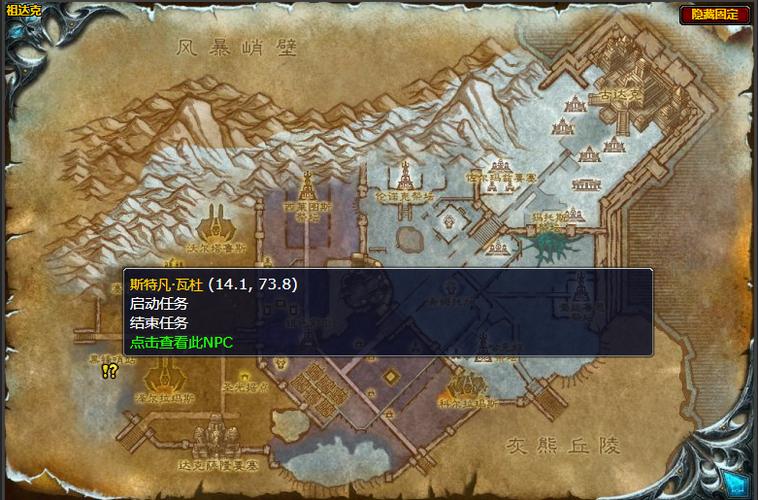This screenshot has height=500, width=758.
Task: Select the yellow !? quest marker
Action: coord(110,371)
